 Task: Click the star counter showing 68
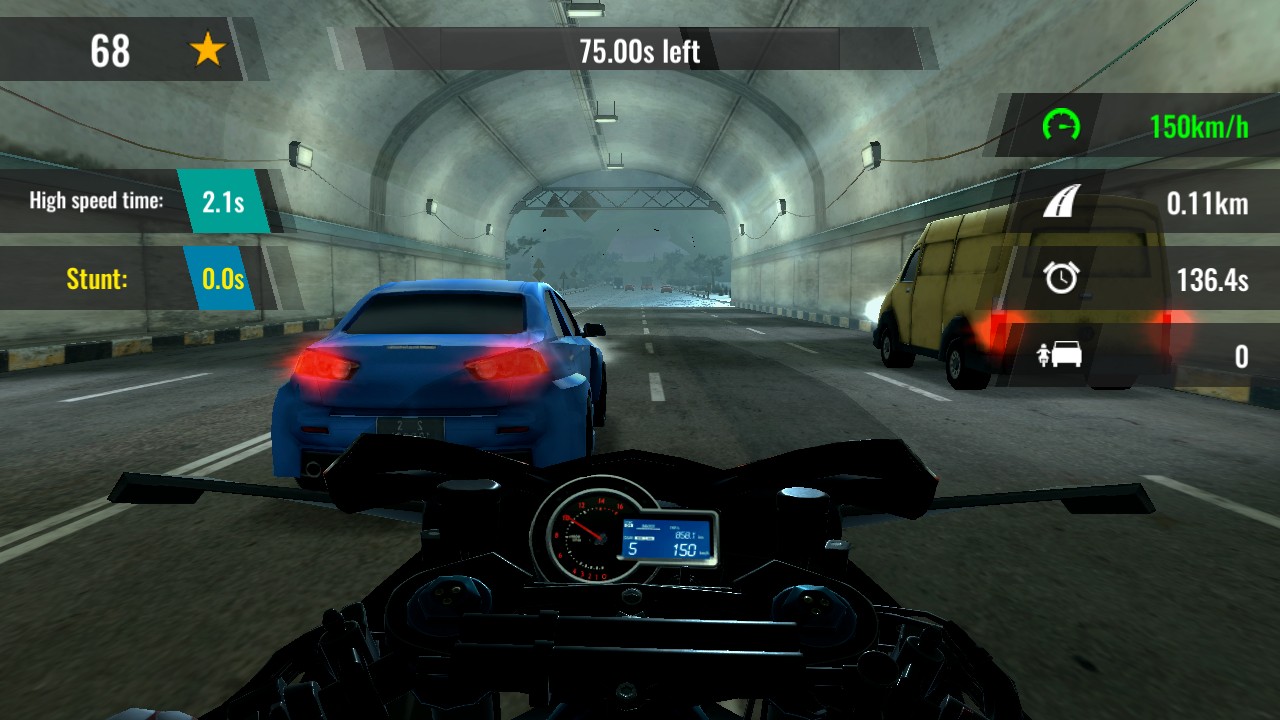click(x=110, y=52)
